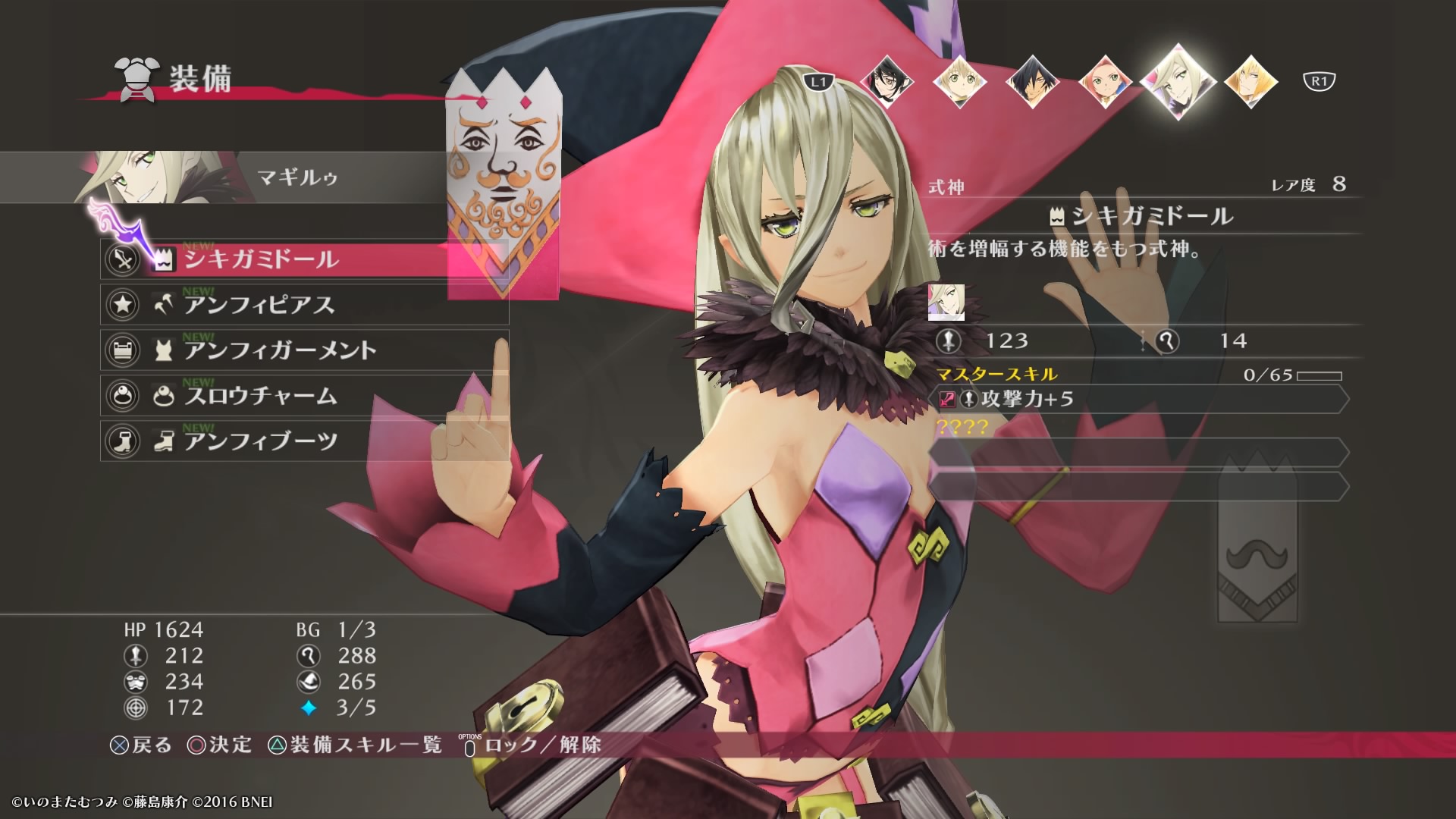Choose the アンフィピアス accessory slot

303,305
